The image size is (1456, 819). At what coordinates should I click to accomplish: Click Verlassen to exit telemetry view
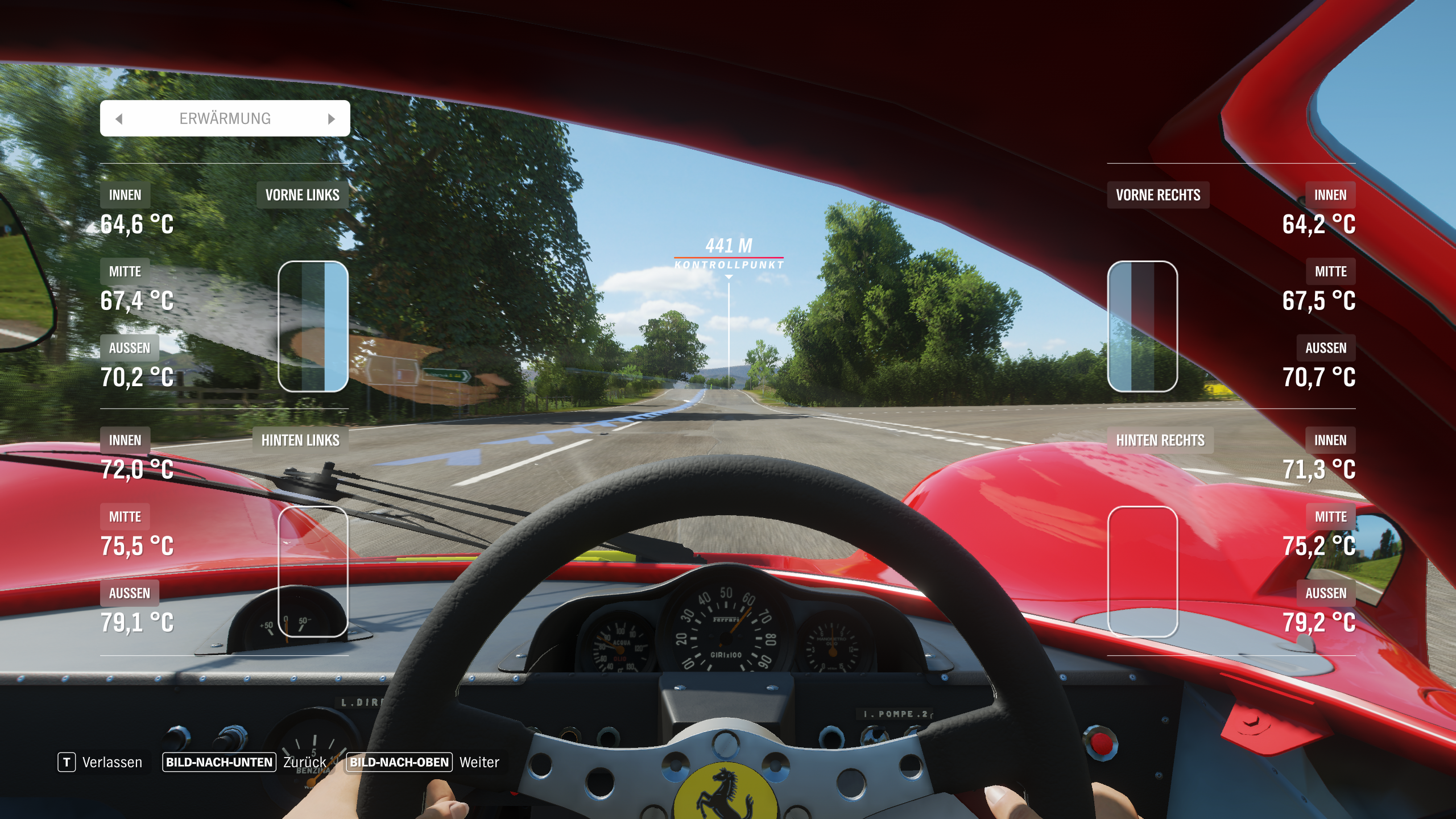112,762
